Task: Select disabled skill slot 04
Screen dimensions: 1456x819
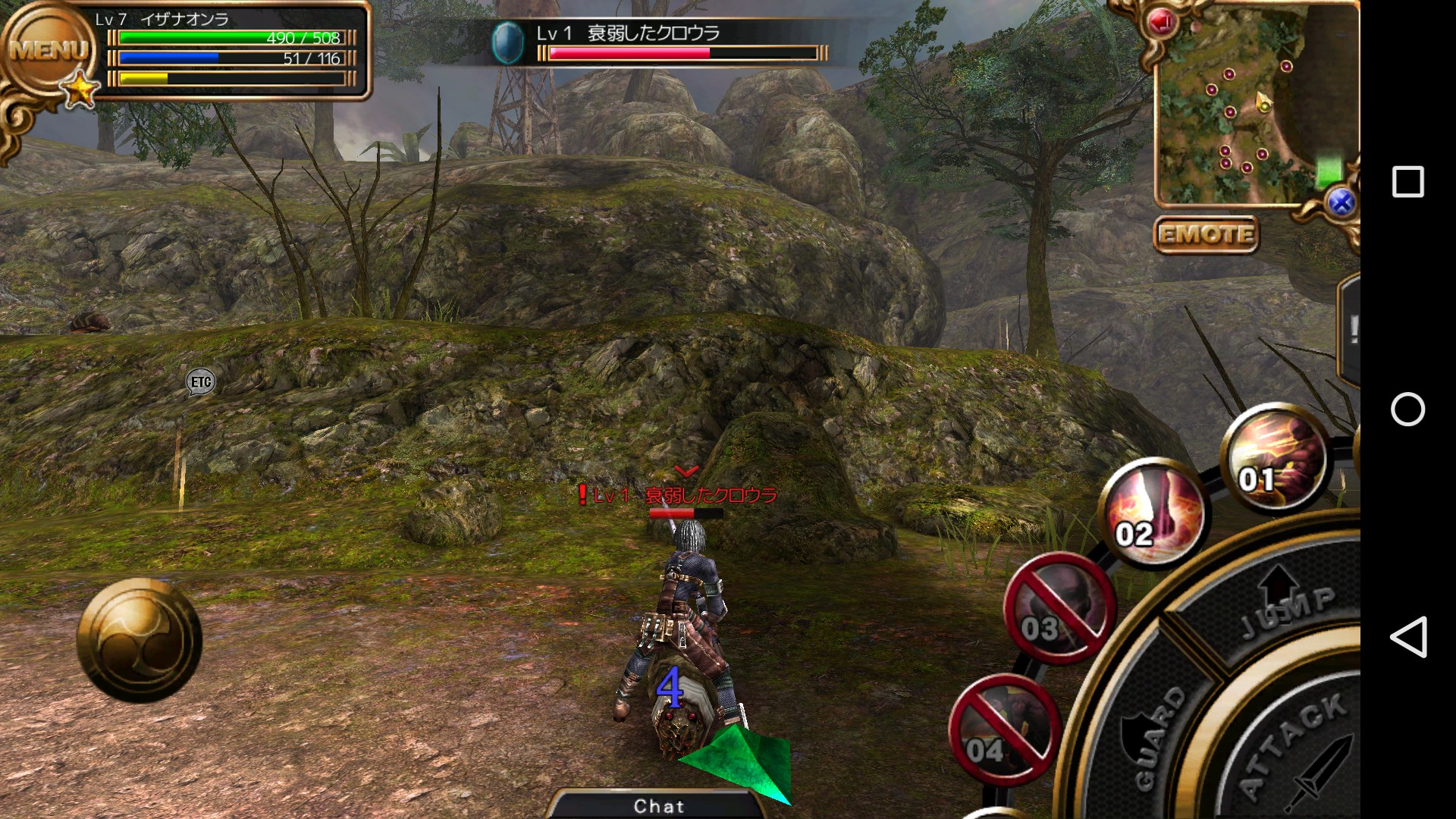Action: point(1003,730)
